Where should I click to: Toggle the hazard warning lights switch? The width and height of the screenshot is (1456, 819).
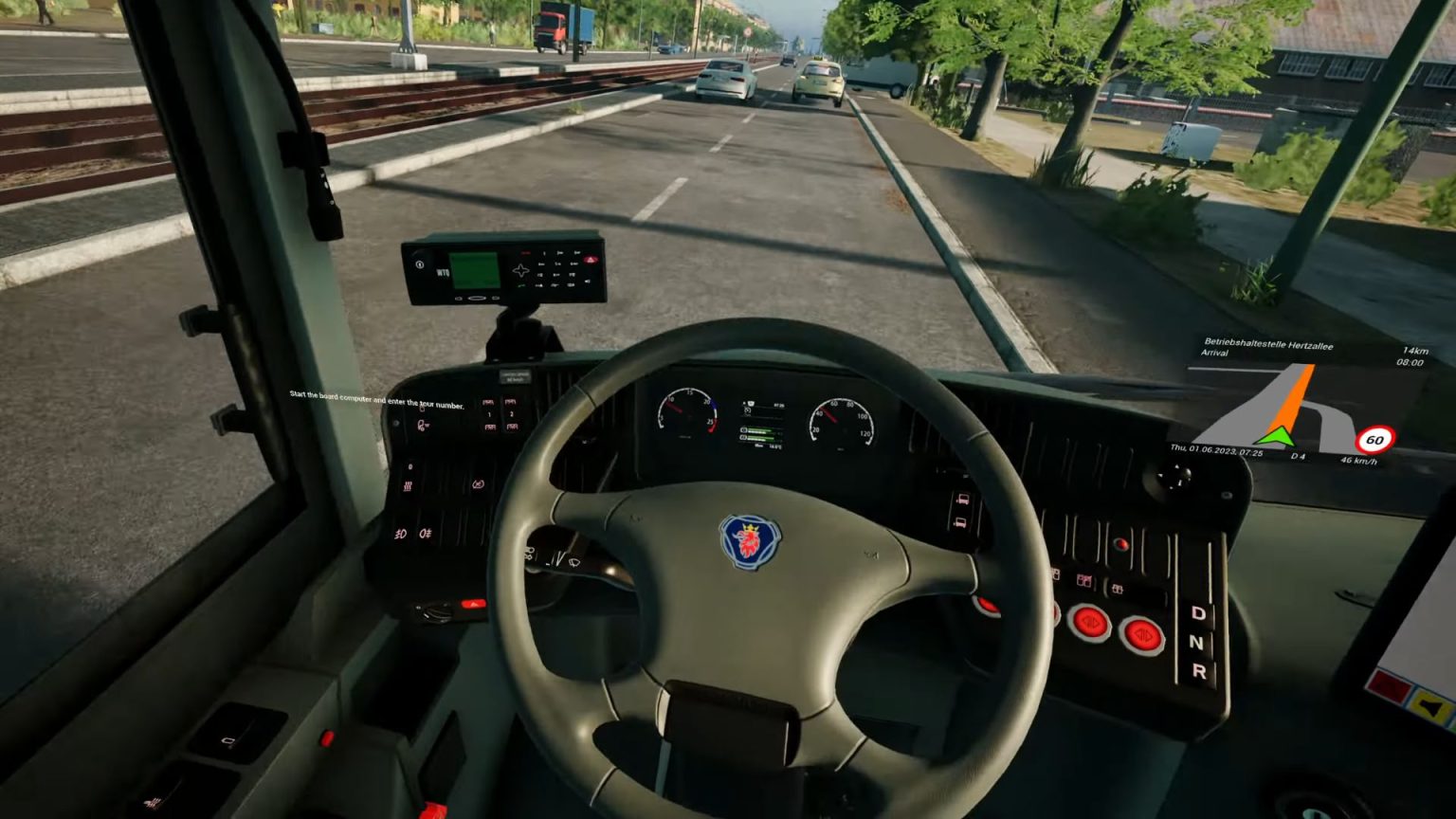click(473, 602)
